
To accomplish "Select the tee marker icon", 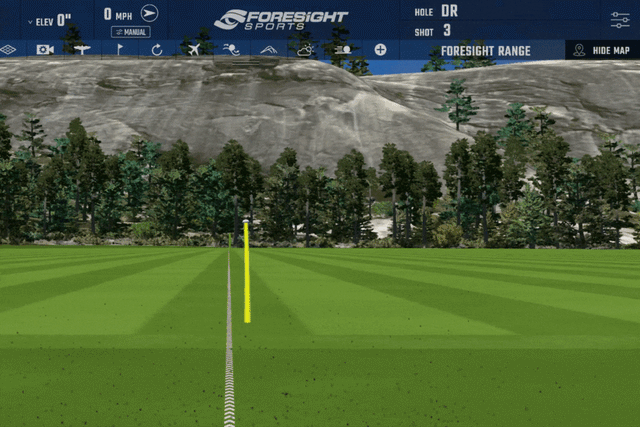I will (x=82, y=49).
